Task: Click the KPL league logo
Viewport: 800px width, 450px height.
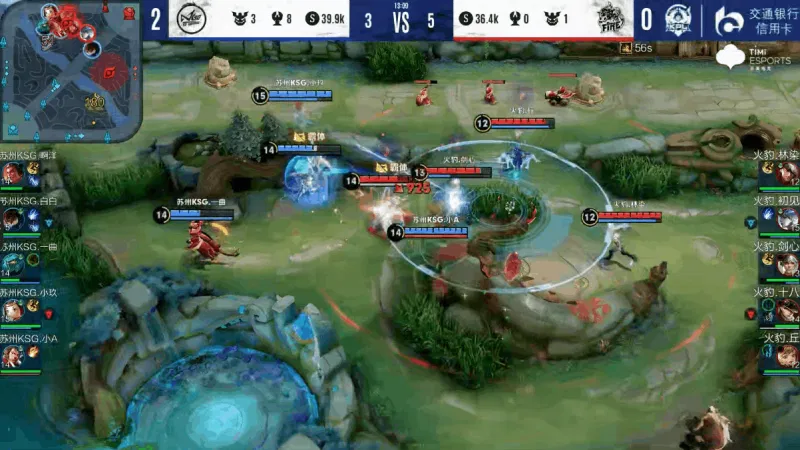Action: 692,19
